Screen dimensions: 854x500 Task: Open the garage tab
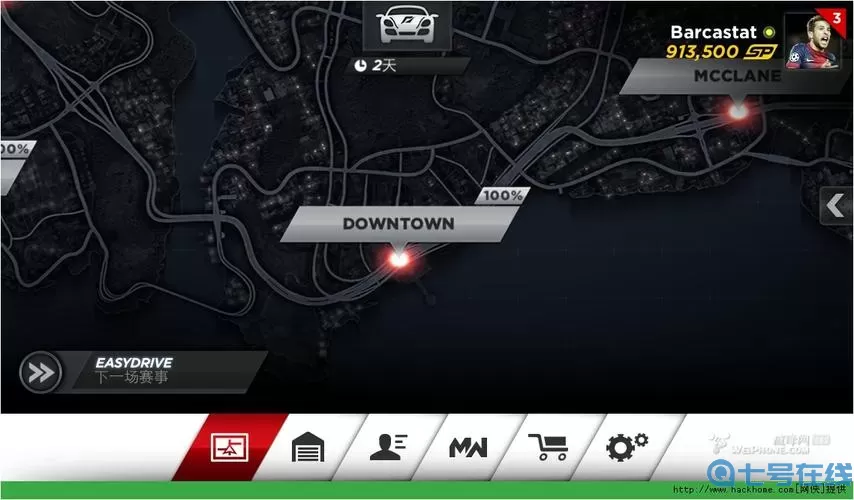click(x=308, y=447)
